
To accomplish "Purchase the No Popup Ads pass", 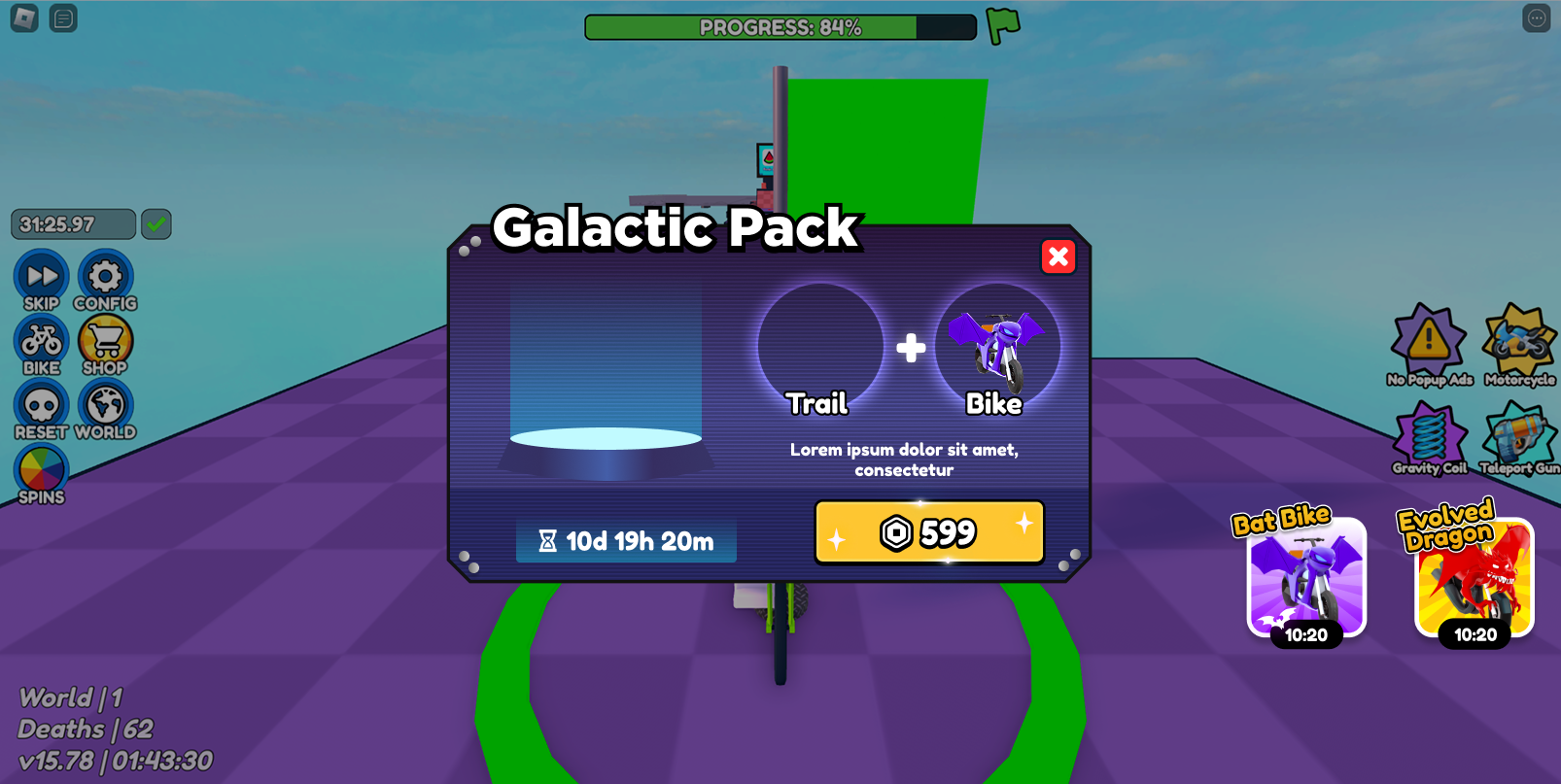I will (1428, 343).
